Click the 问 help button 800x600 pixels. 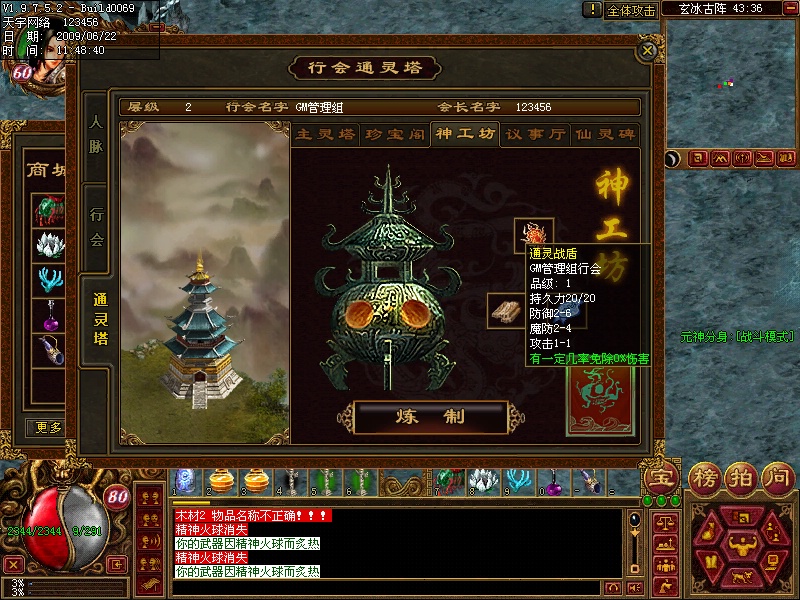[777, 478]
